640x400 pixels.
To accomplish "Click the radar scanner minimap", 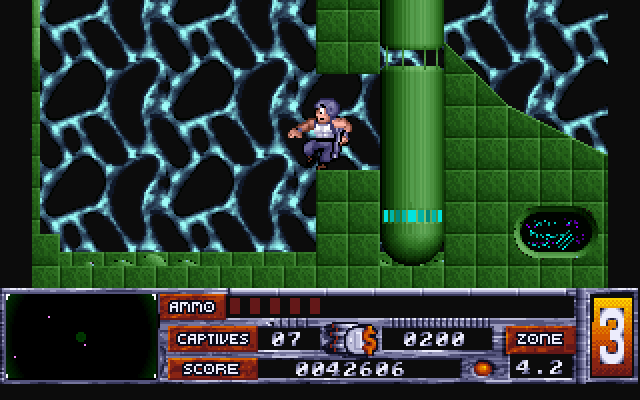I will point(81,338).
